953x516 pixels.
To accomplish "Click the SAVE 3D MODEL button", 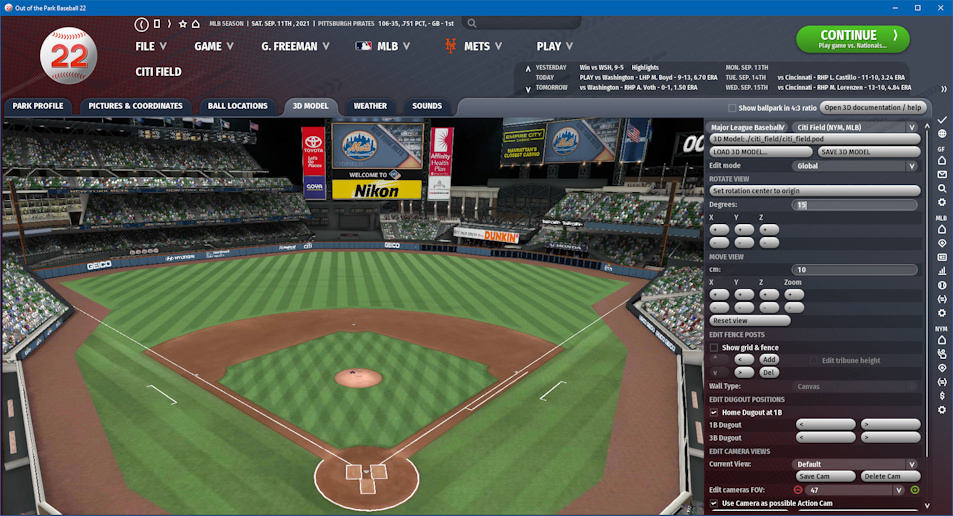I will coord(844,152).
